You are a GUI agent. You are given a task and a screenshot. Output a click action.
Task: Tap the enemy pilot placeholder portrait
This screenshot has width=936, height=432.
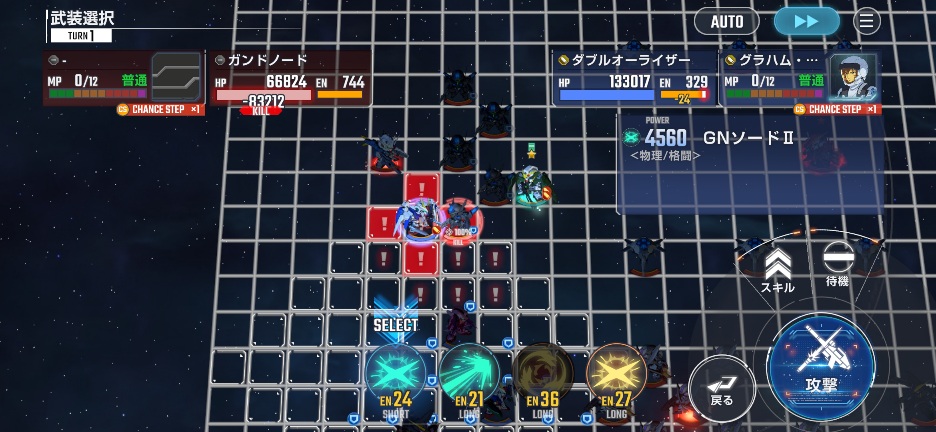(176, 77)
